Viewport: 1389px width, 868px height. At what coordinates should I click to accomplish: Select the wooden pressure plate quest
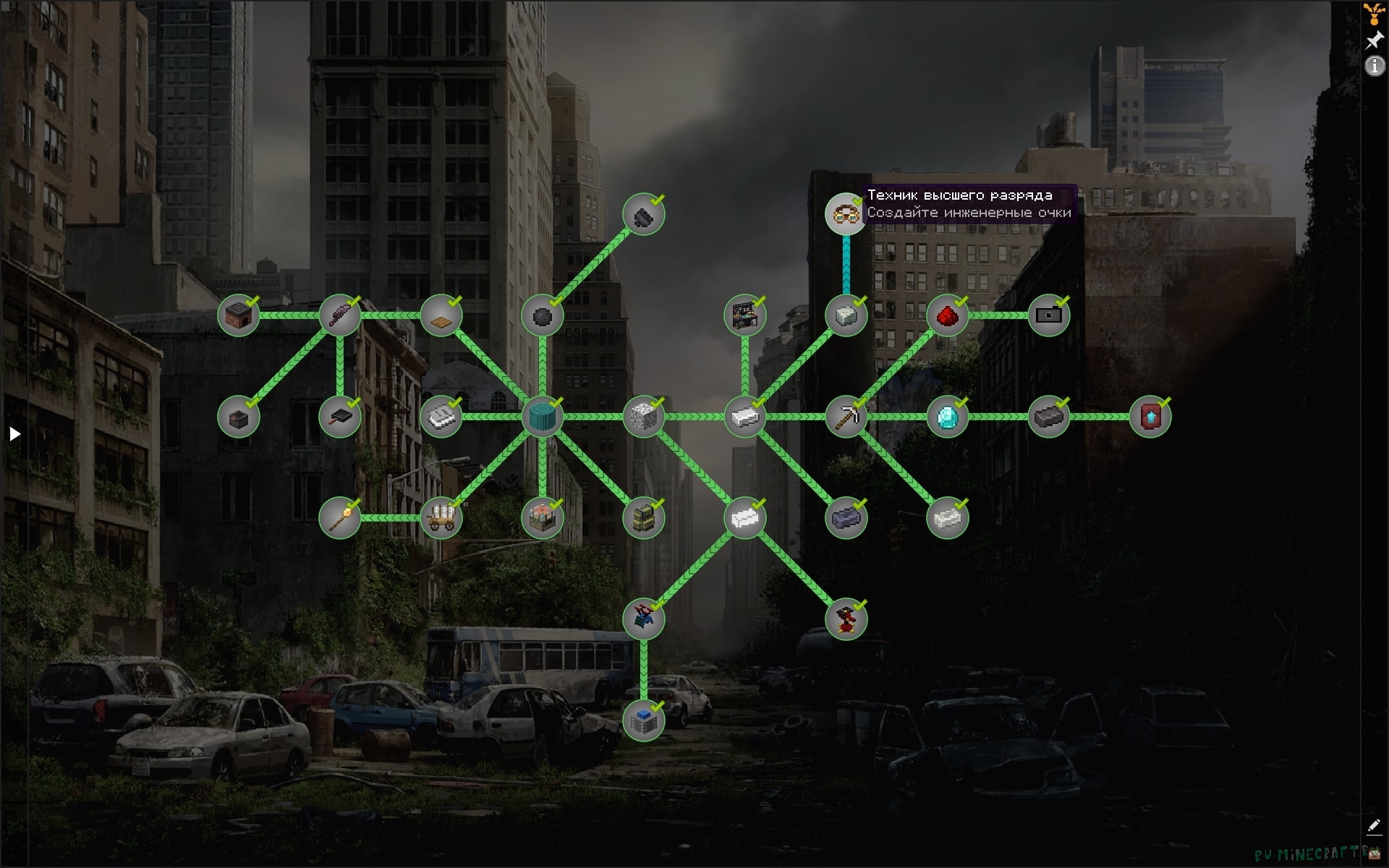(441, 316)
